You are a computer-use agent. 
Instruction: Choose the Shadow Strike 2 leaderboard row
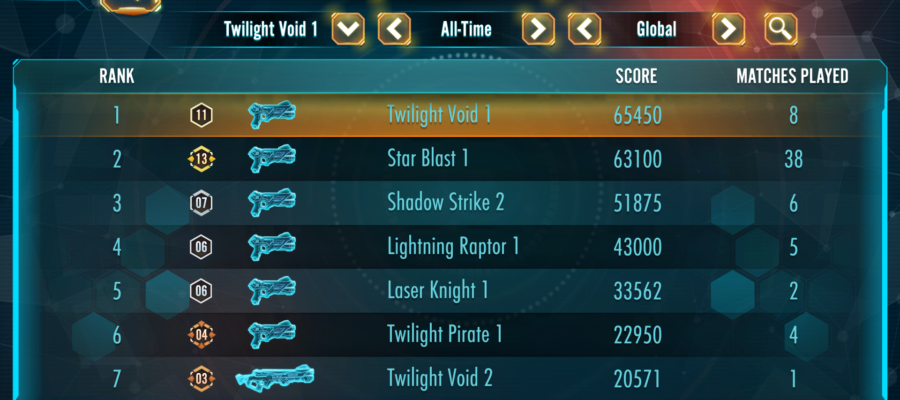pyautogui.click(x=450, y=203)
